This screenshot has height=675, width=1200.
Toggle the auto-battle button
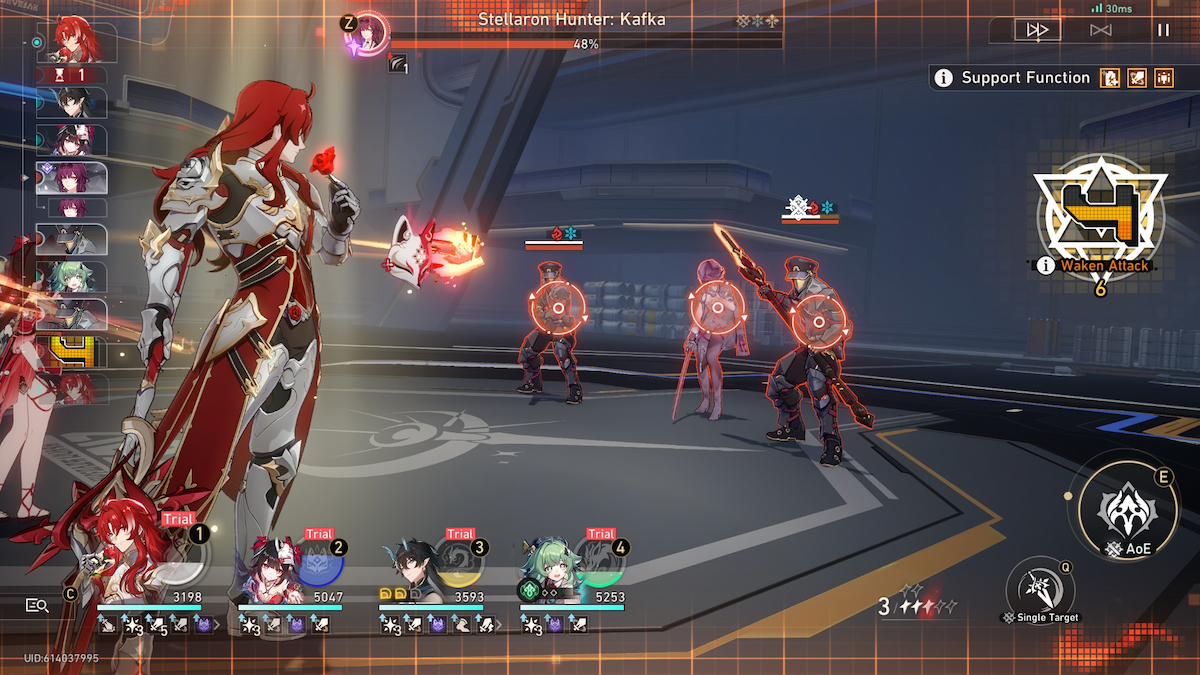click(x=1100, y=30)
